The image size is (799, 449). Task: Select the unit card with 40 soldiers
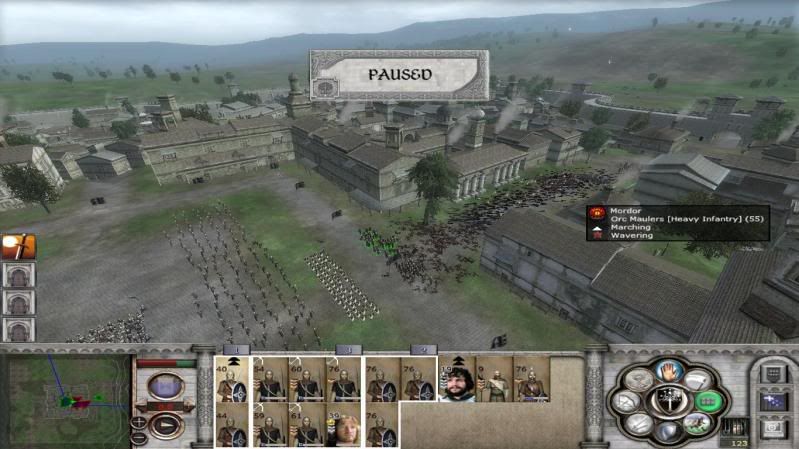[232, 381]
